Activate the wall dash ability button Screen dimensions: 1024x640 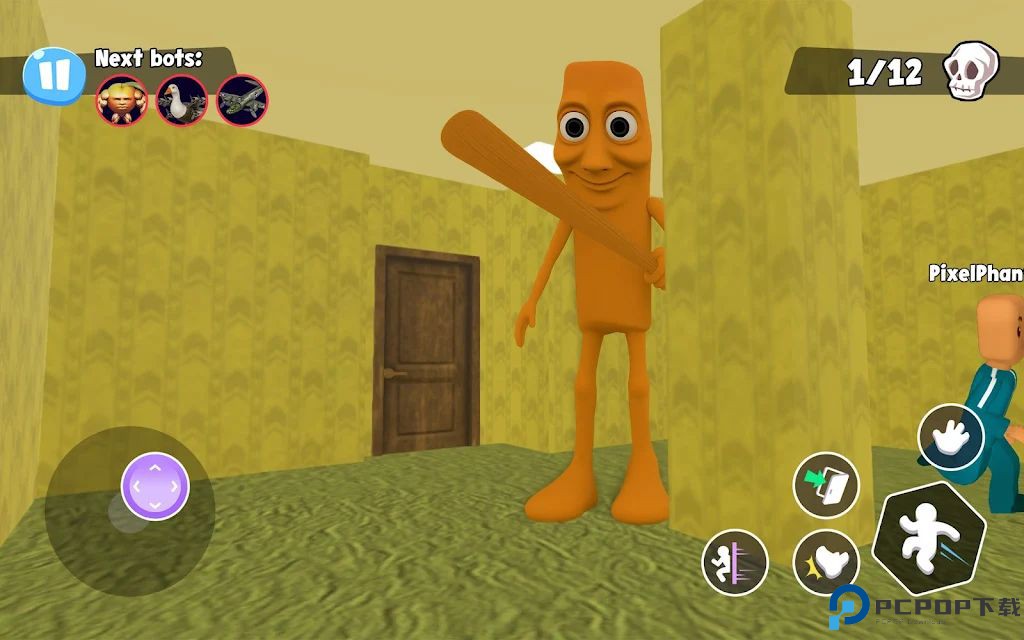click(735, 563)
